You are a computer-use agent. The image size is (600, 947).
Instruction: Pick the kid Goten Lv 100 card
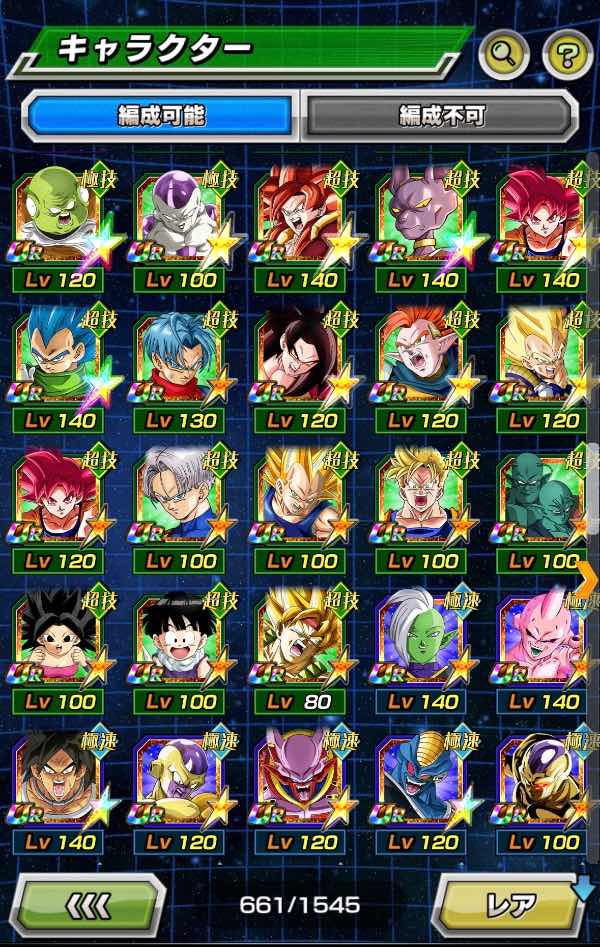(181, 641)
